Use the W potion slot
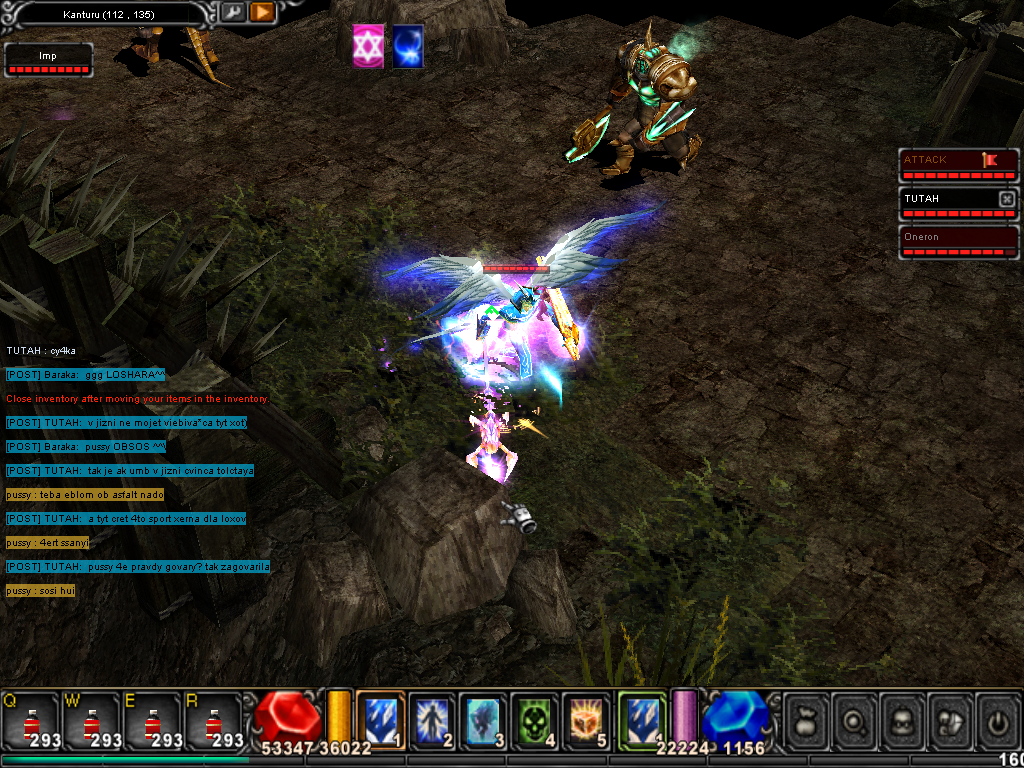The image size is (1024, 768). click(x=92, y=719)
